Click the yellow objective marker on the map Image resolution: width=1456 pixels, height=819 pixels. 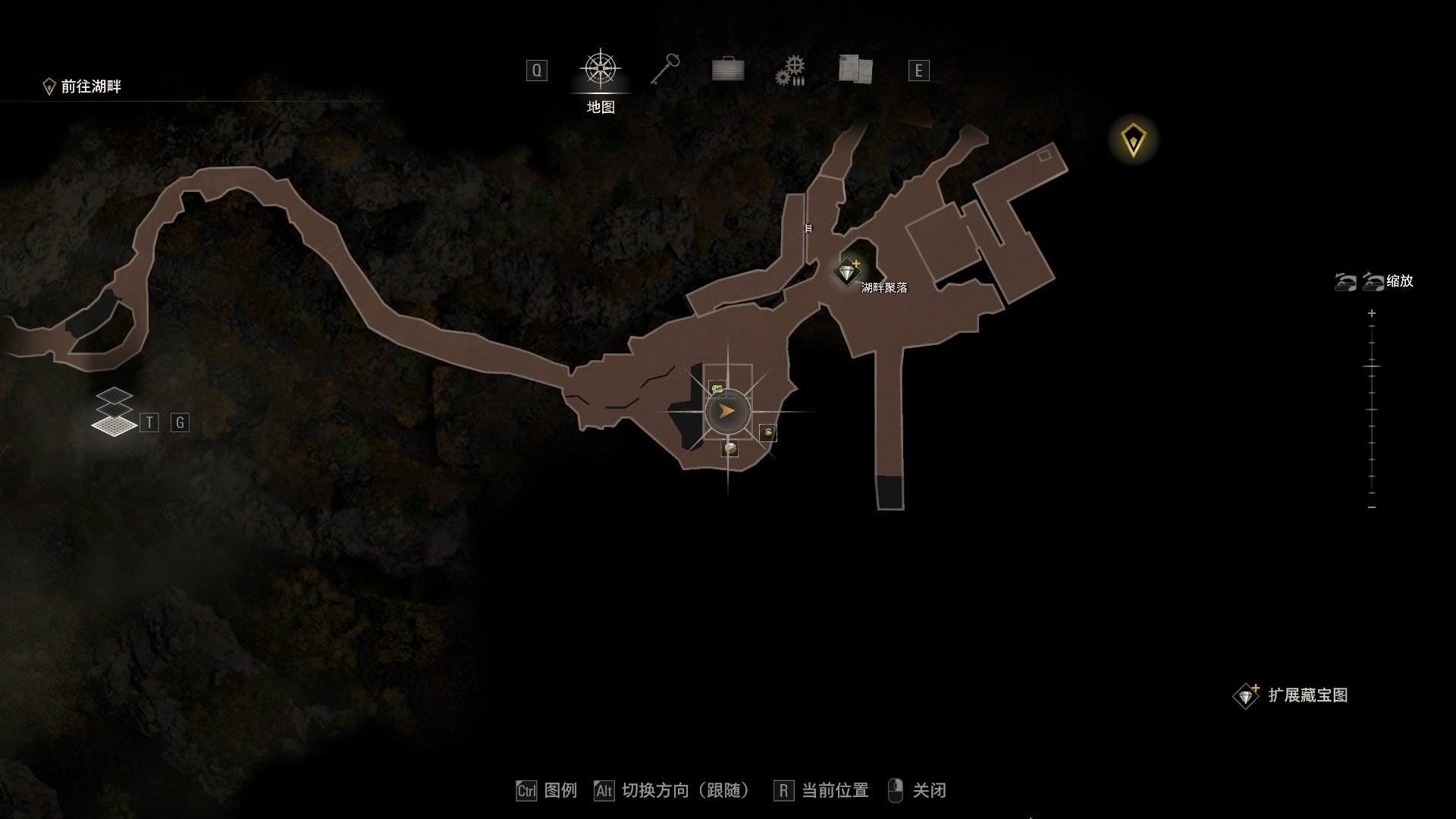coord(1134,140)
